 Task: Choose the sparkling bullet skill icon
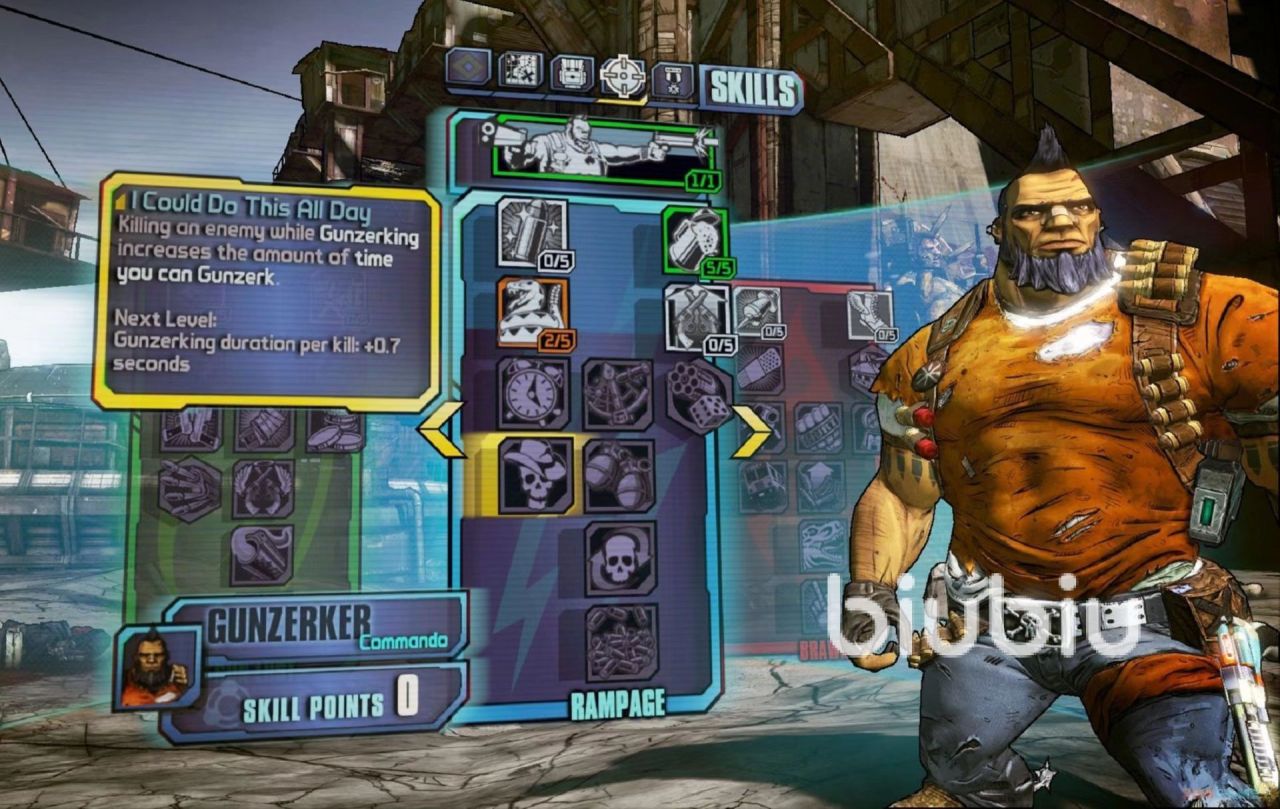click(532, 233)
